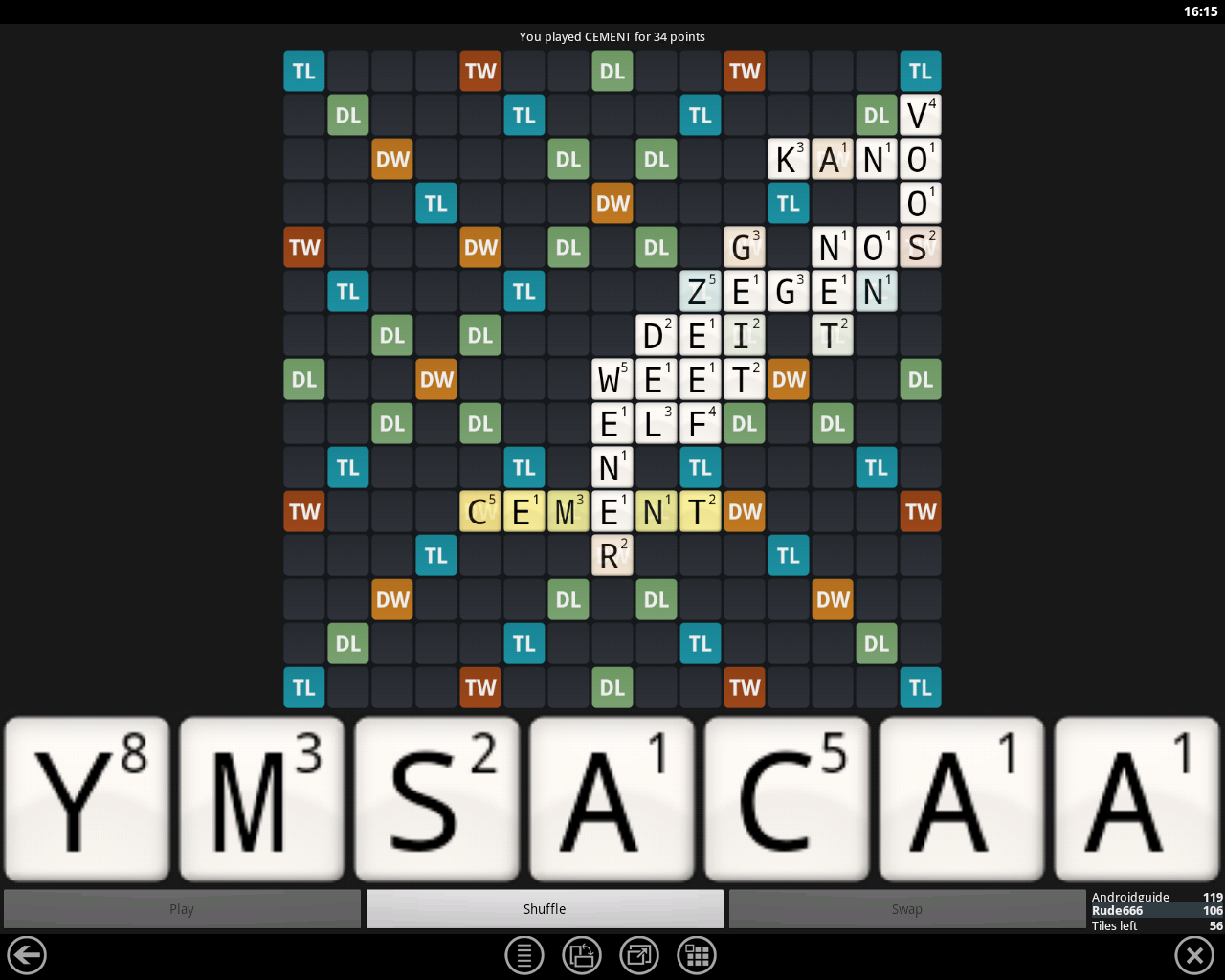
Task: Tap the C tile of played word CEMENT
Action: click(x=479, y=511)
